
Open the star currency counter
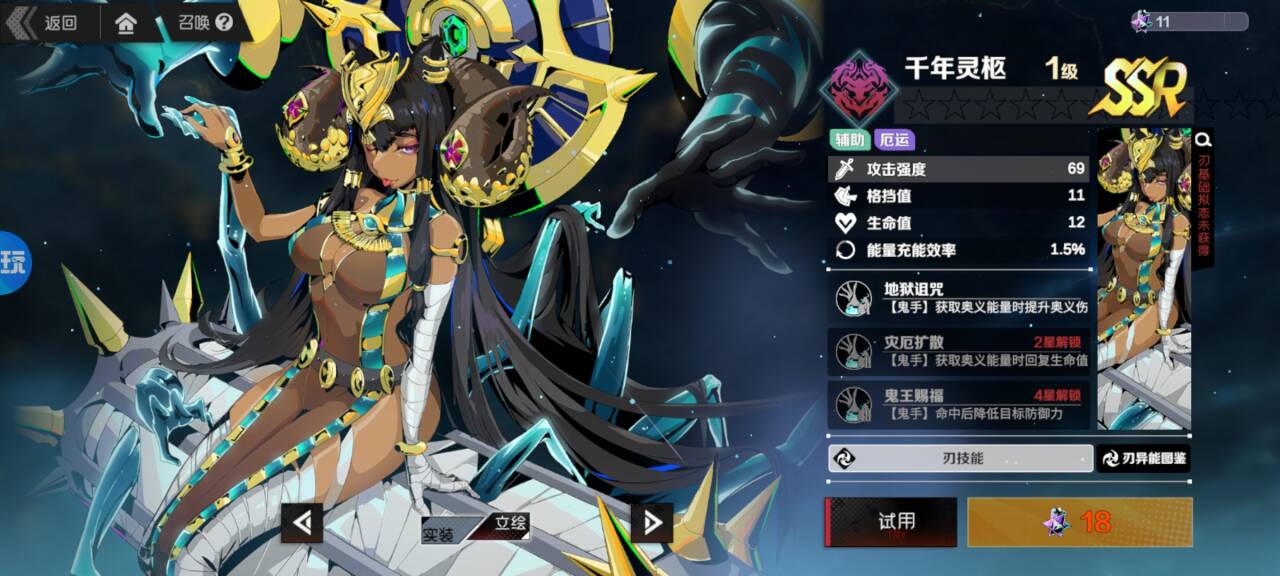[1188, 21]
